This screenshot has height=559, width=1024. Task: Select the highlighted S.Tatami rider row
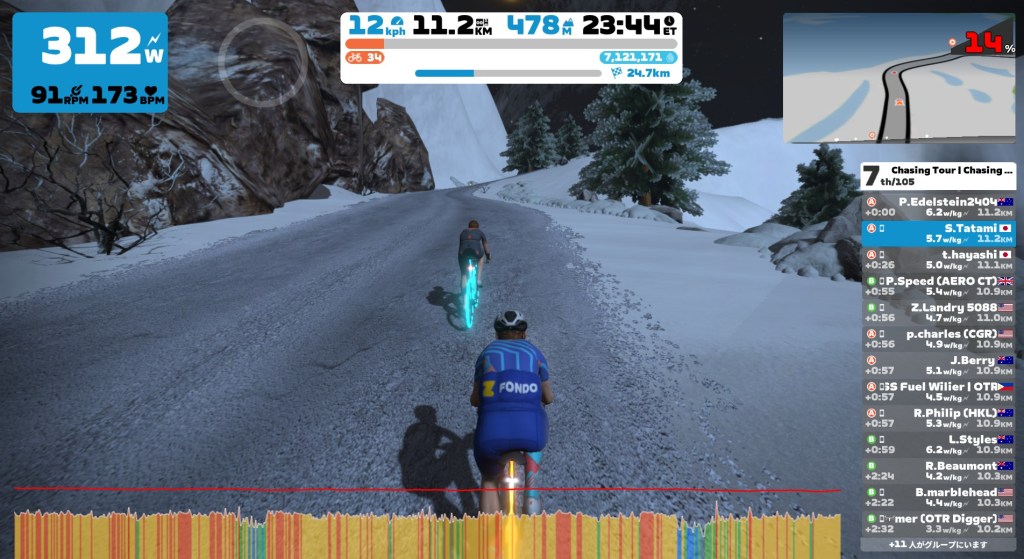(x=939, y=233)
